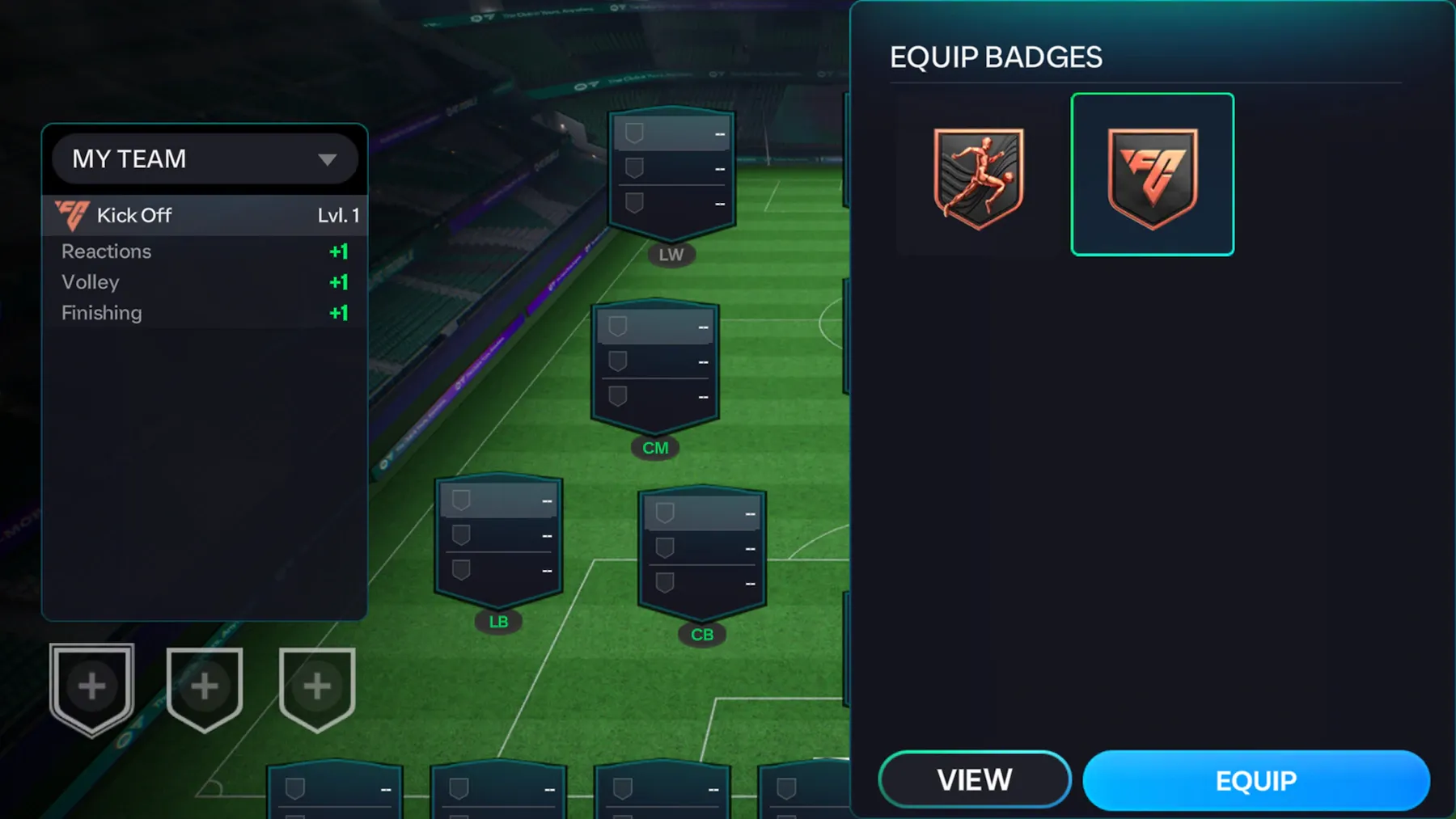Click the VIEW button

coord(975,779)
